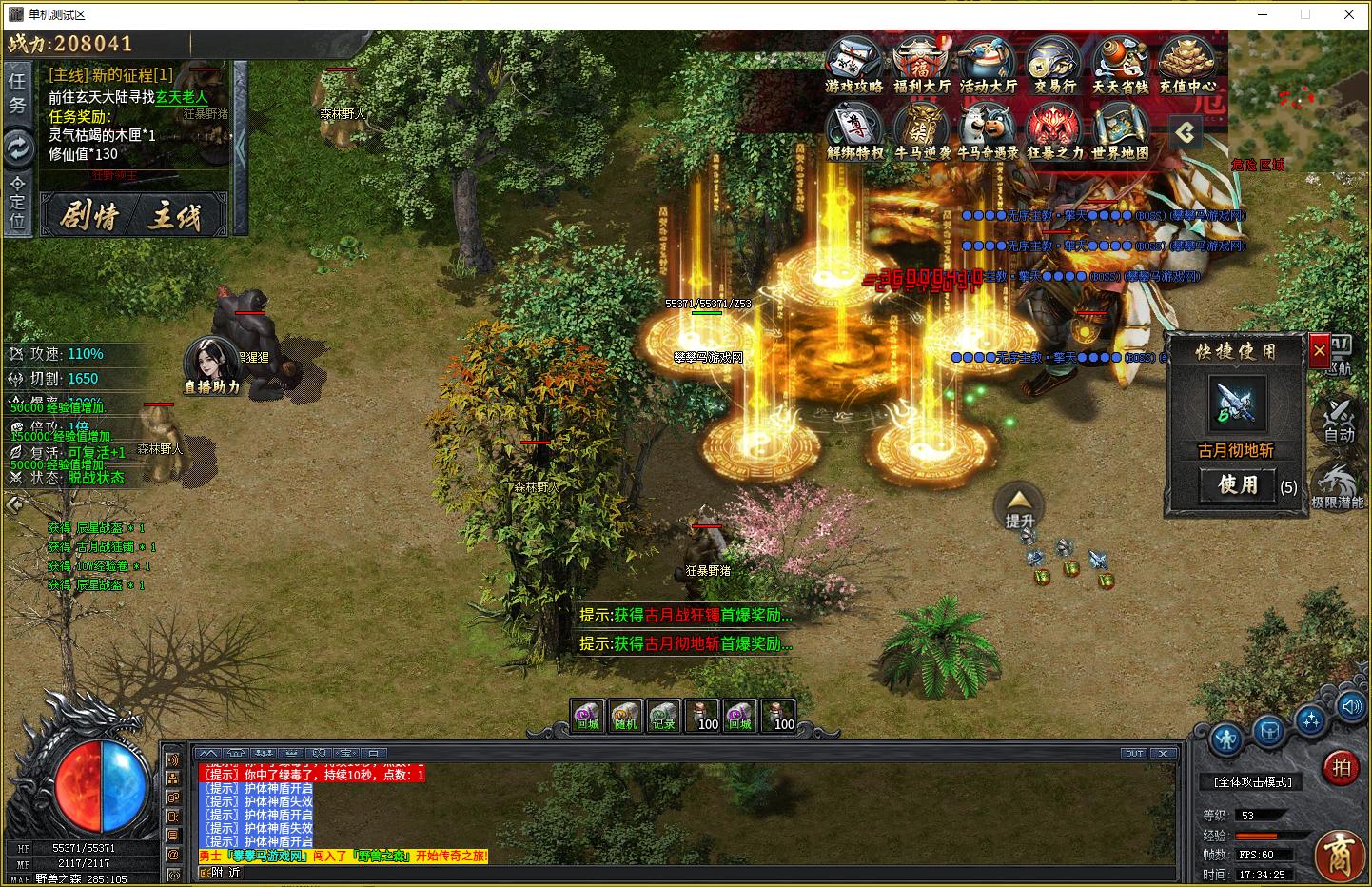The height and width of the screenshot is (887, 1372).
Task: Activate the 狂暴之力 red demon icon
Action: [x=1054, y=129]
